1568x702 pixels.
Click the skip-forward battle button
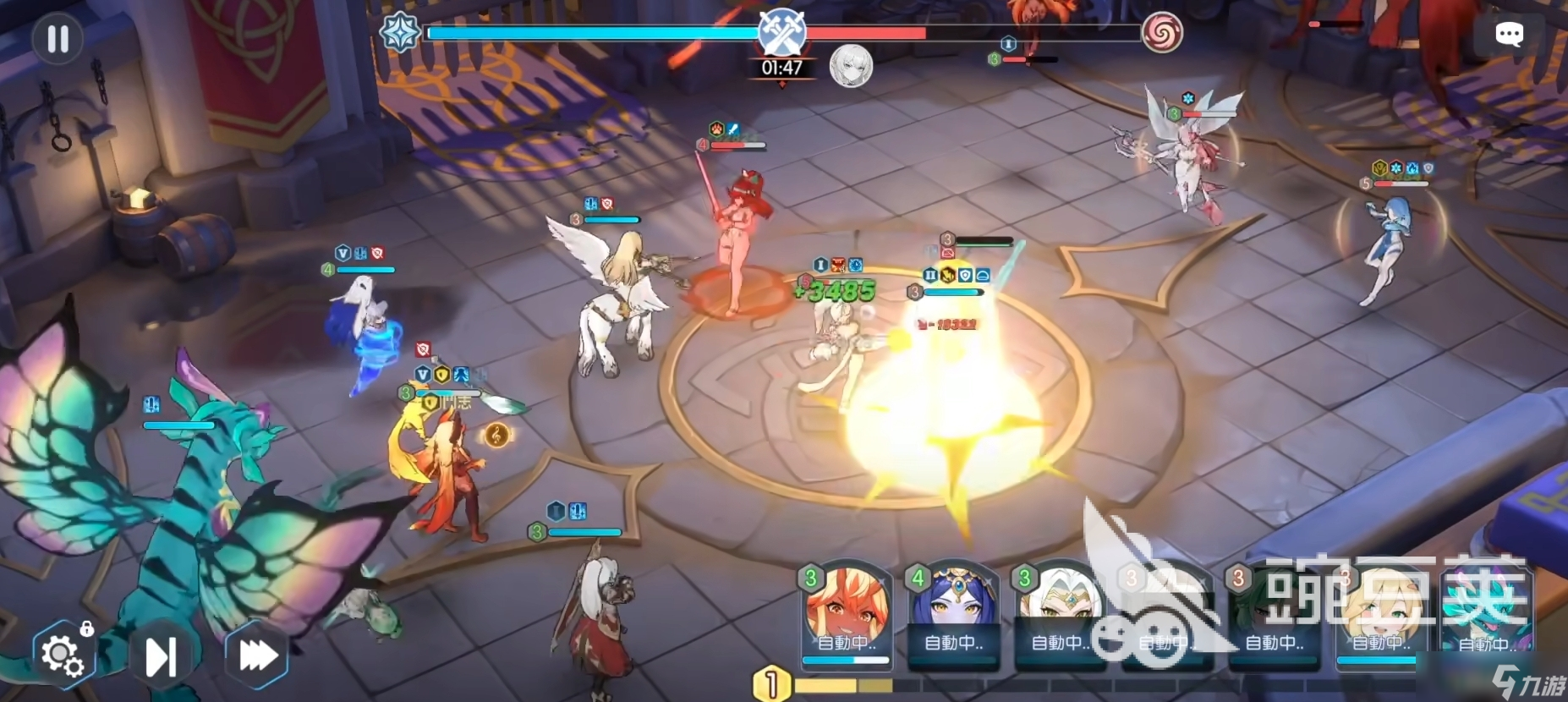pyautogui.click(x=161, y=655)
